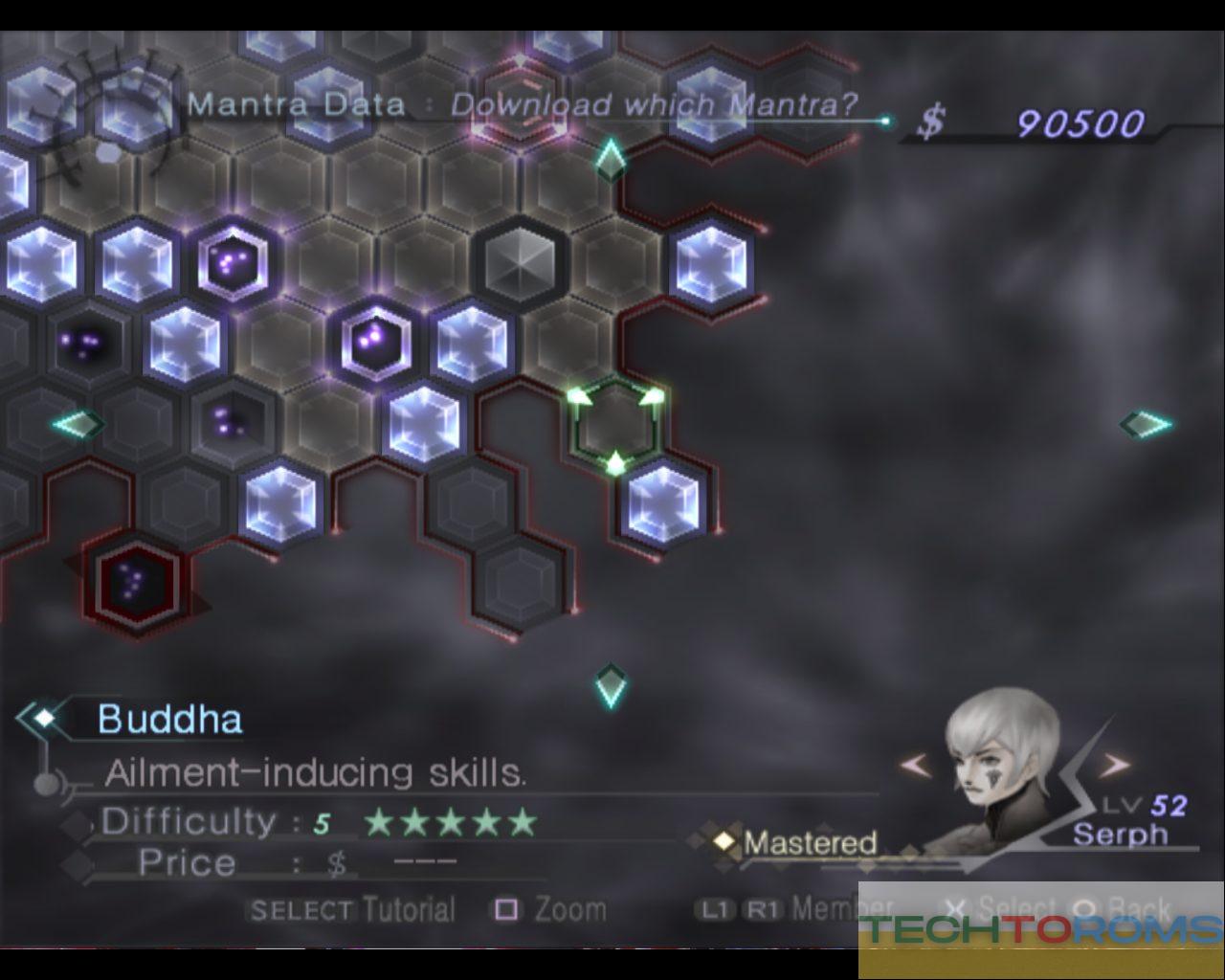The image size is (1225, 980).
Task: Select the crystal tile just below the cursor
Action: (662, 503)
